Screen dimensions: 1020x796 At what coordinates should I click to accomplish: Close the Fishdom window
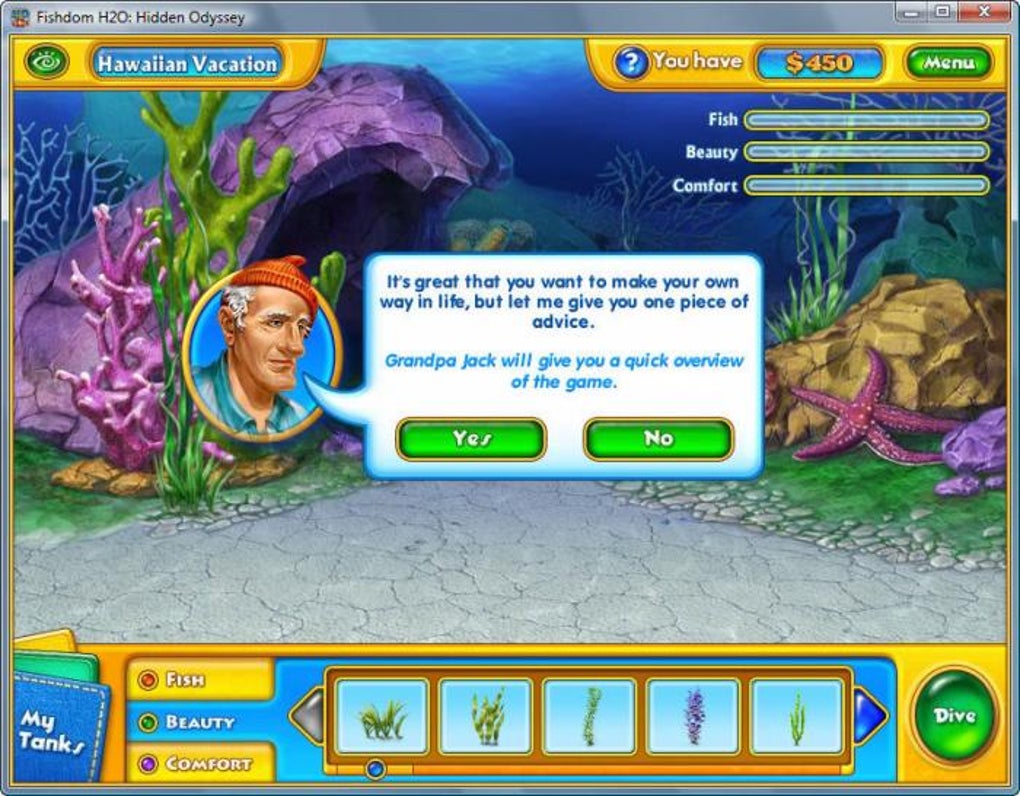(985, 13)
